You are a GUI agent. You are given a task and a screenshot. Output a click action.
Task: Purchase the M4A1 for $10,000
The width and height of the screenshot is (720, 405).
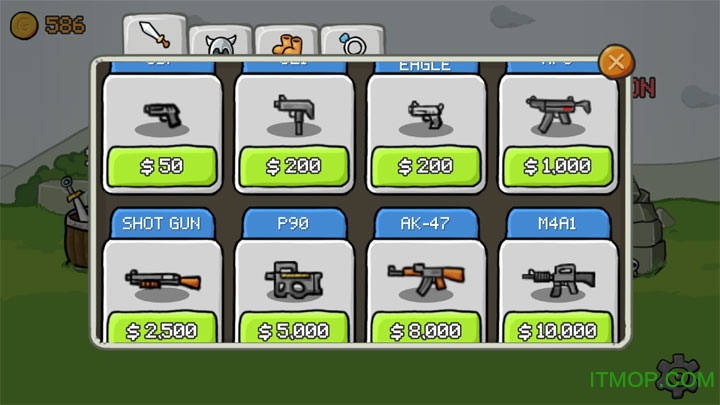coord(558,329)
